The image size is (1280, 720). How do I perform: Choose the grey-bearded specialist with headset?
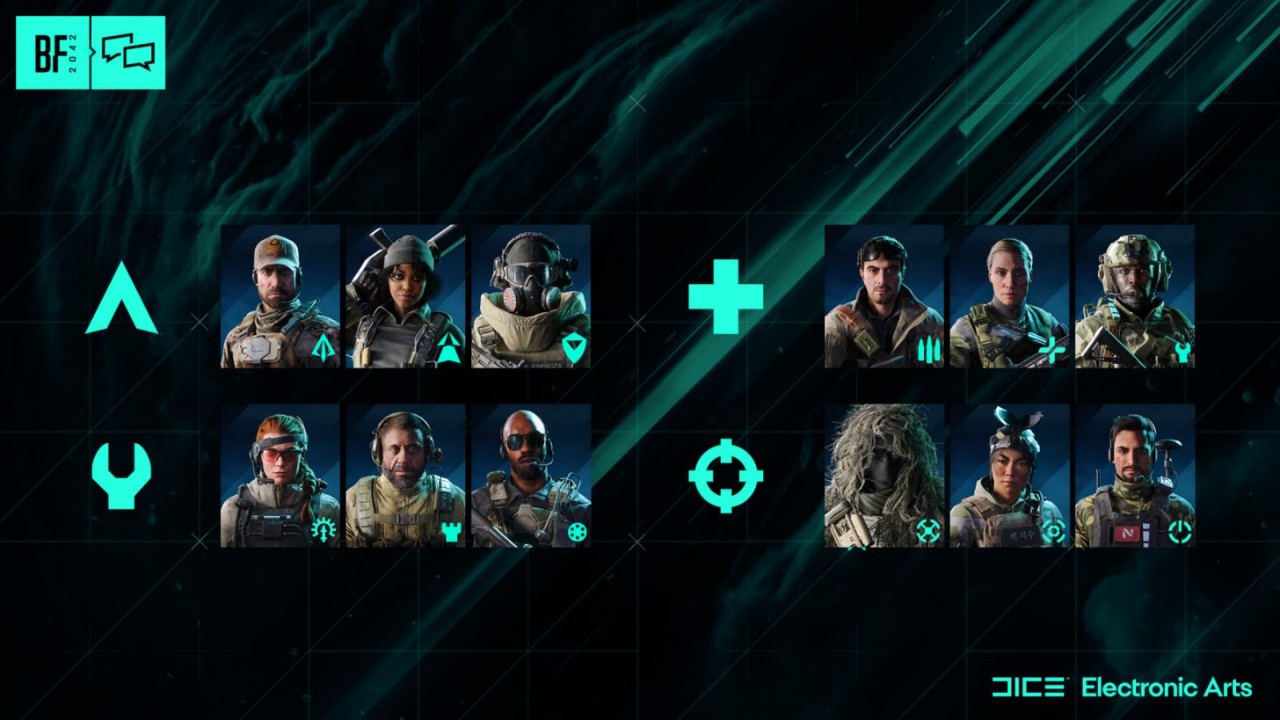[405, 476]
